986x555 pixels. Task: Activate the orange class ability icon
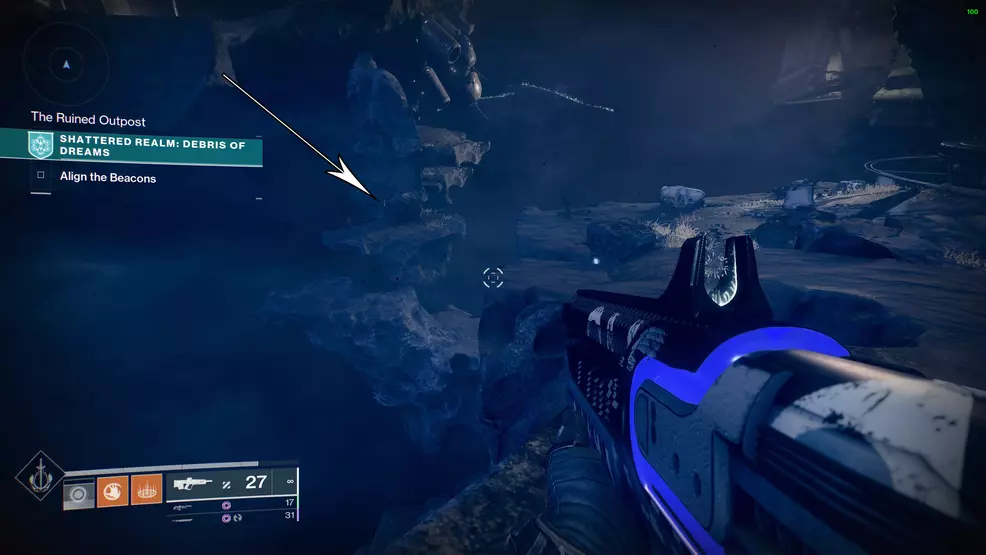pyautogui.click(x=147, y=491)
